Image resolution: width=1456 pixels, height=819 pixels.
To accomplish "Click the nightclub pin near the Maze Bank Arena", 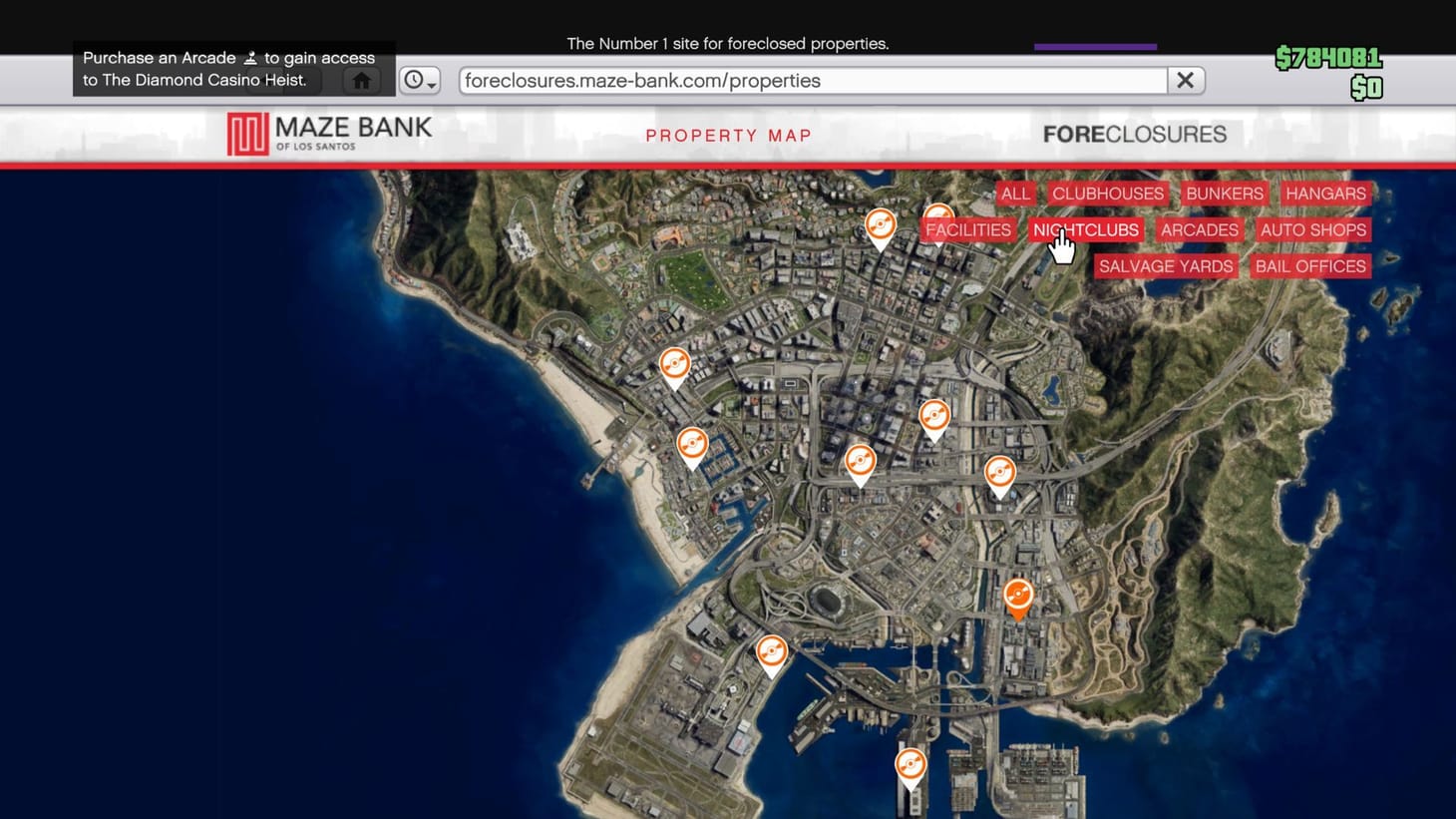I will tap(773, 651).
